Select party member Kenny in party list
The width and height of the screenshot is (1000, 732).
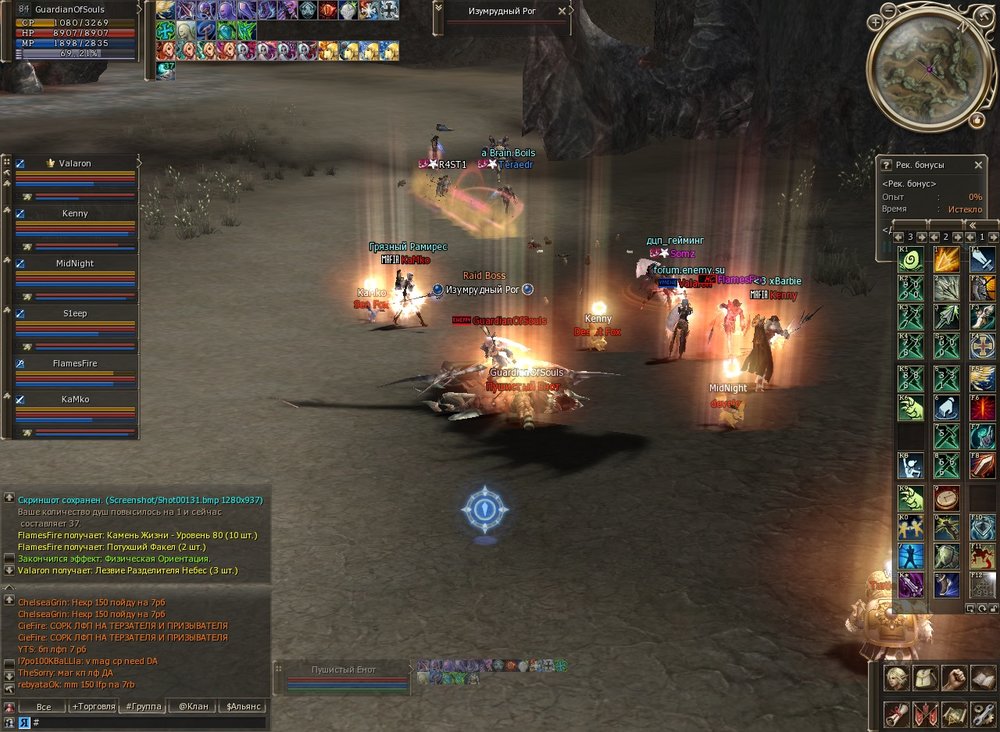click(x=75, y=213)
